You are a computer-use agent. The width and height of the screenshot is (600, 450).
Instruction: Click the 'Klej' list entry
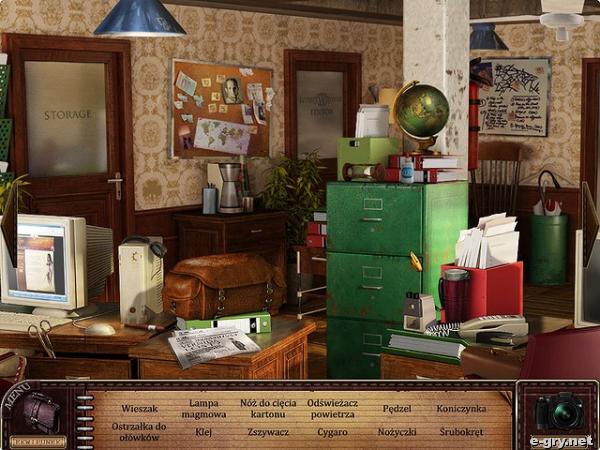pyautogui.click(x=204, y=432)
